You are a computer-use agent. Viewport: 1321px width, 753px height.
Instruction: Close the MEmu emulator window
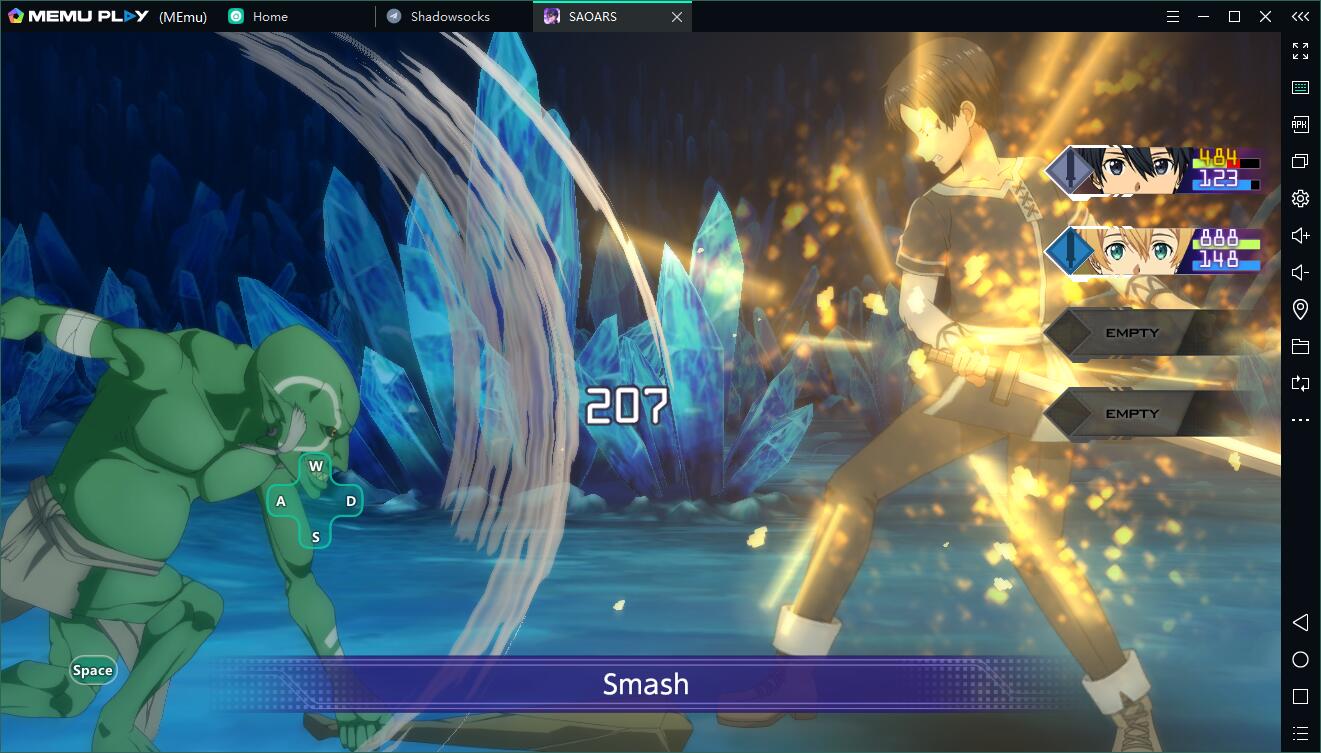tap(1266, 17)
